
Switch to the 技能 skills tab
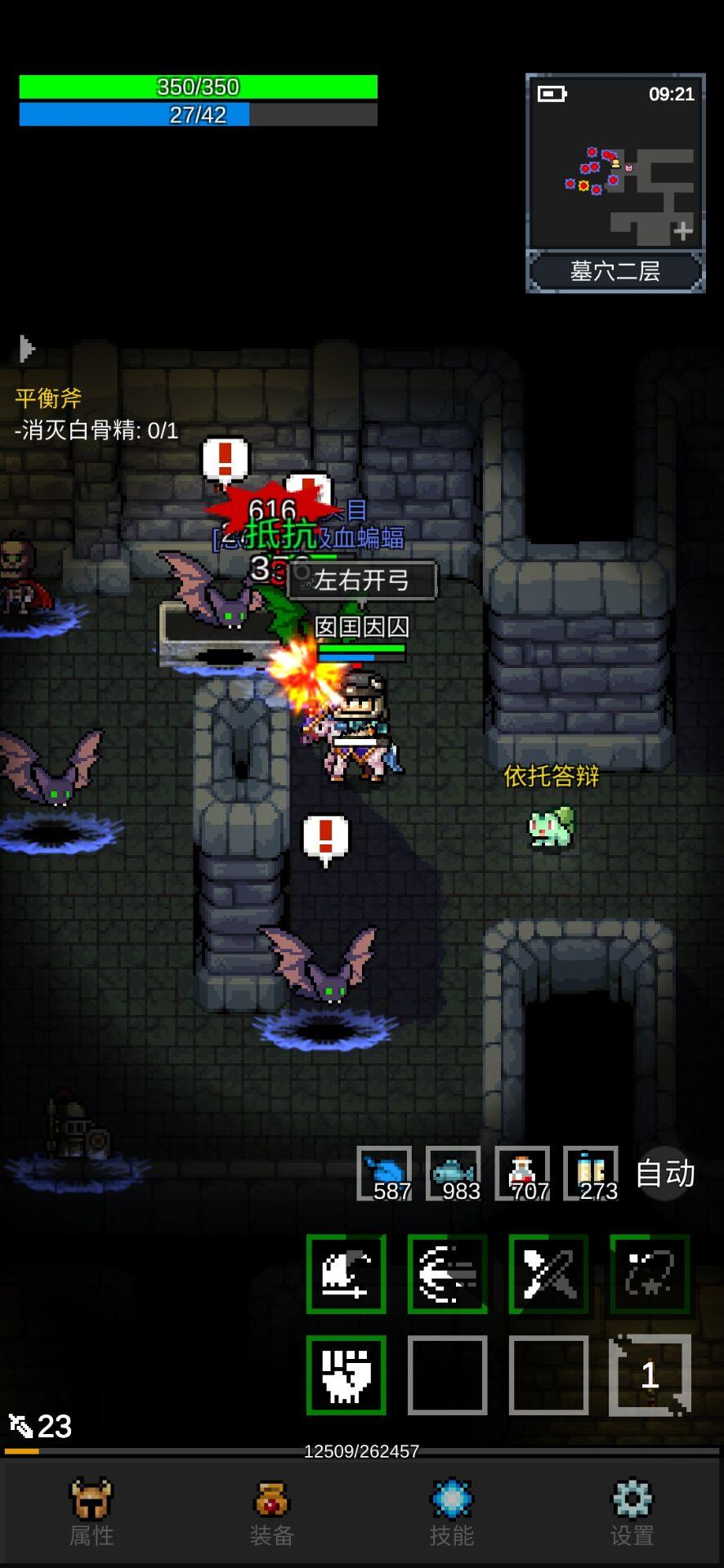click(x=452, y=1512)
